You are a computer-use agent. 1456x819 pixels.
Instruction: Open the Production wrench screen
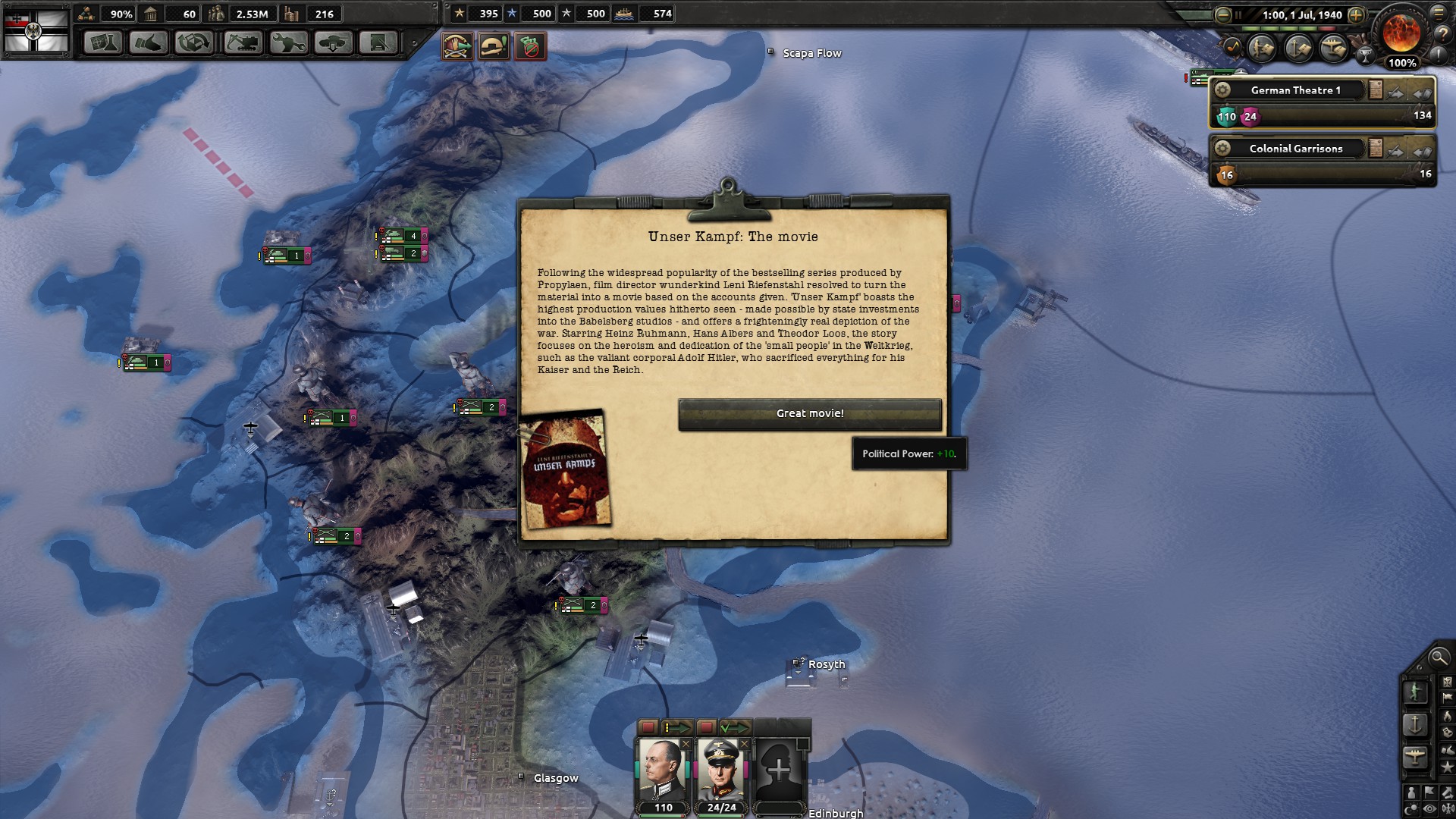click(x=288, y=43)
